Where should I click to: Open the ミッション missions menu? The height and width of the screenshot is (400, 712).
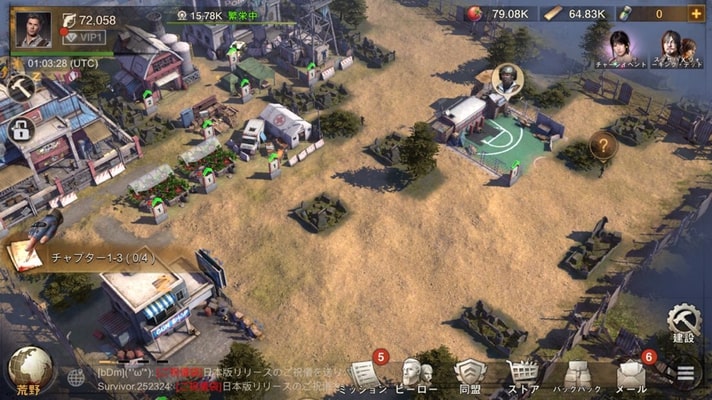point(366,374)
